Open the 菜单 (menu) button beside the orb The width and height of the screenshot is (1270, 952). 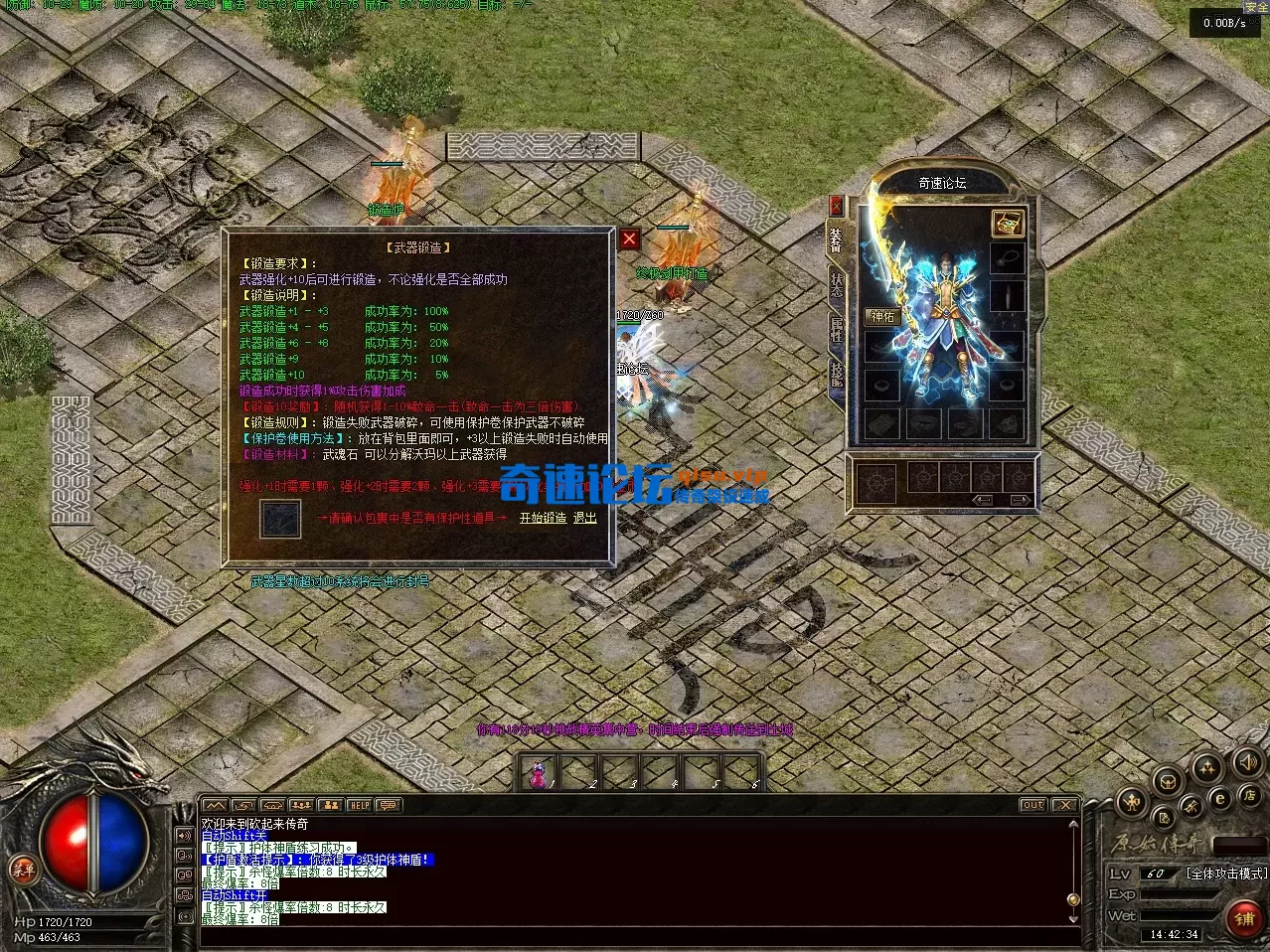(23, 869)
